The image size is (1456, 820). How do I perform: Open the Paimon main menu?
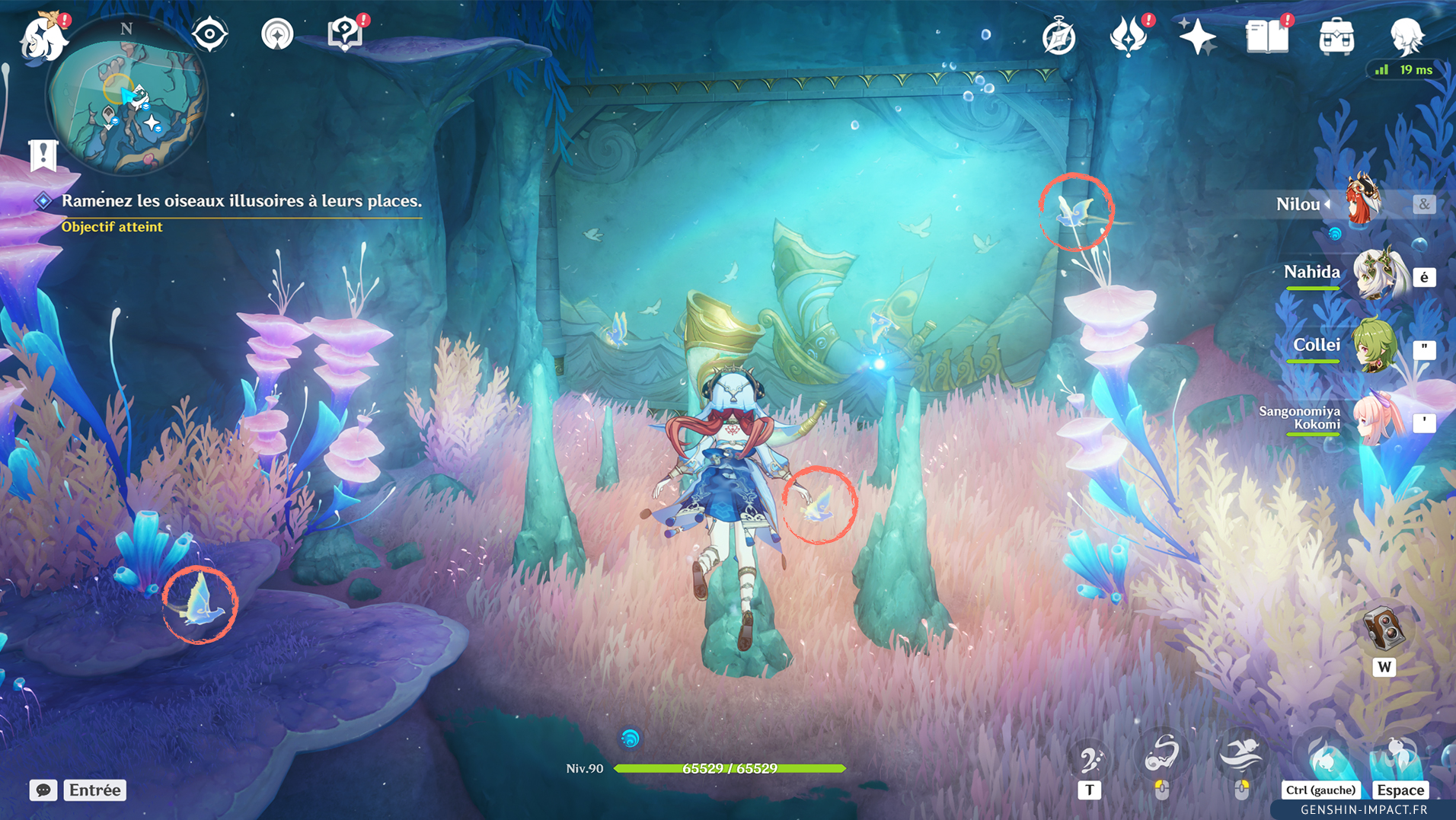(x=43, y=37)
